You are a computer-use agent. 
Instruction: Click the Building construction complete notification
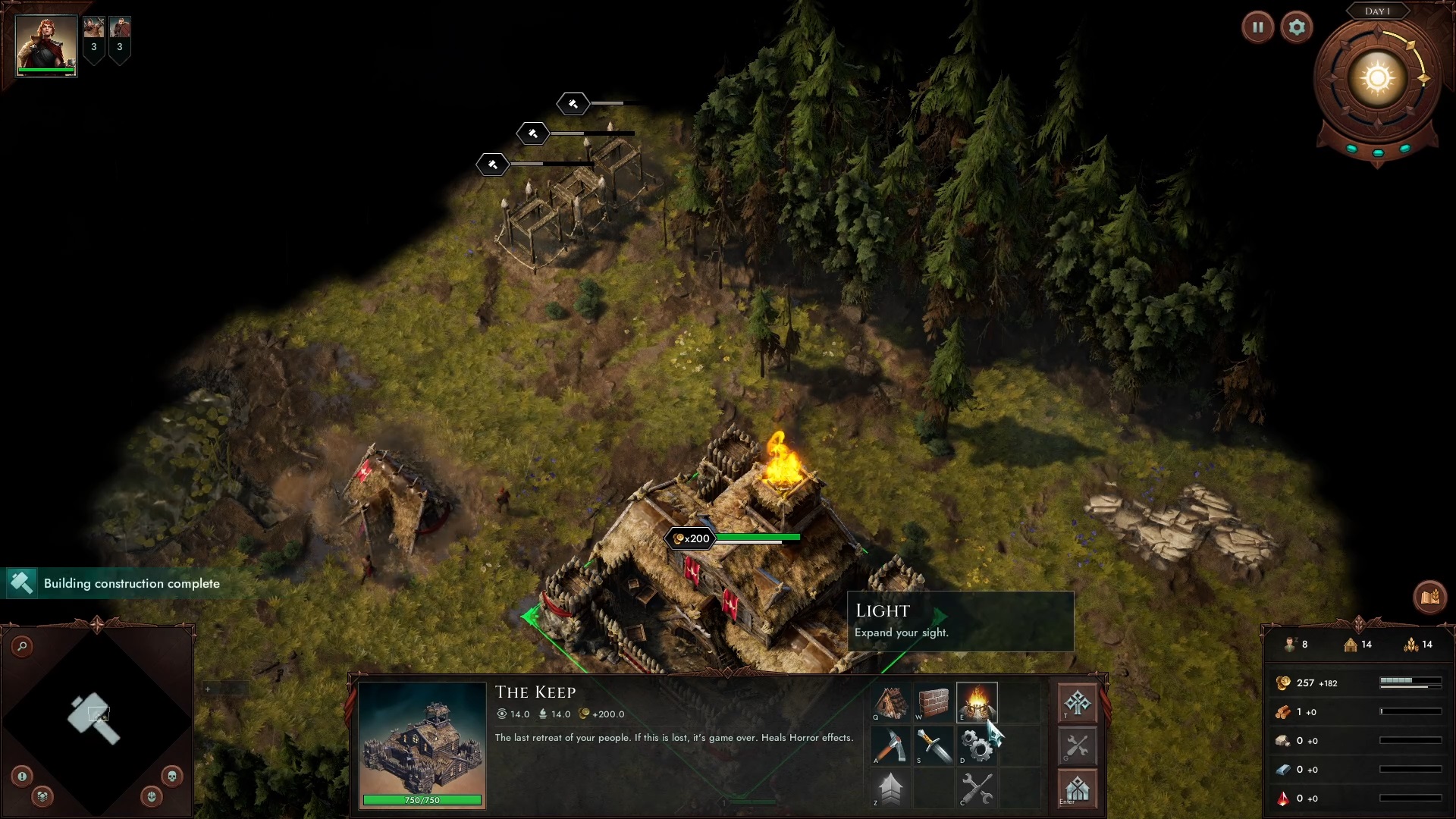point(121,583)
